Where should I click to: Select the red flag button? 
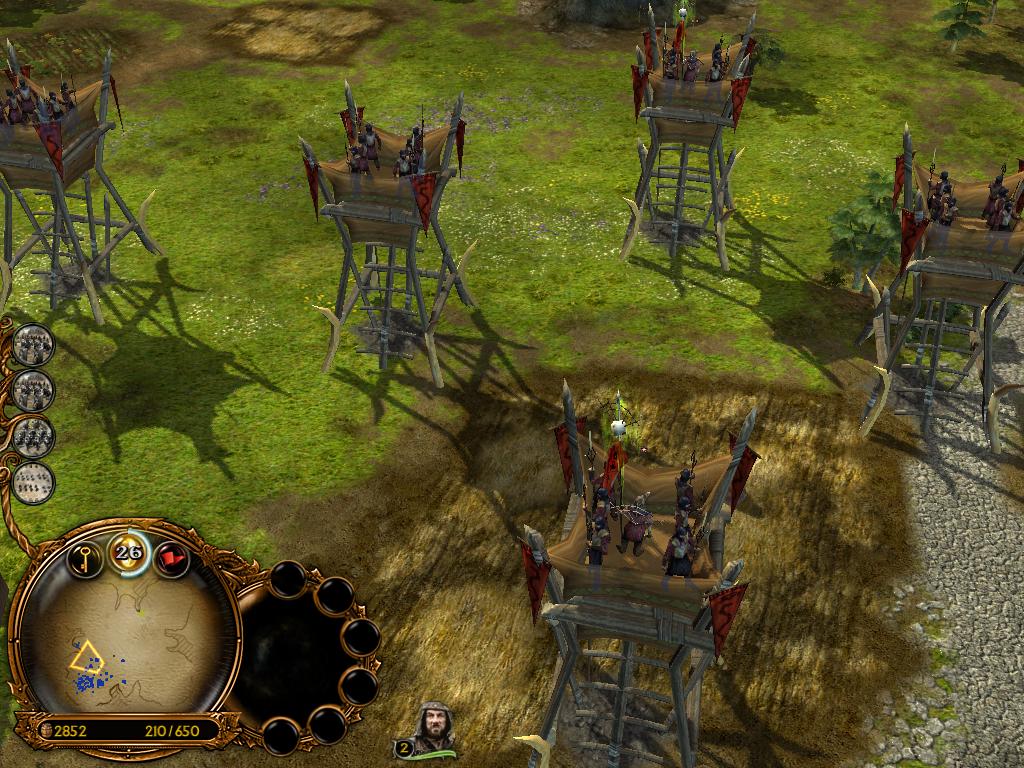pyautogui.click(x=172, y=558)
